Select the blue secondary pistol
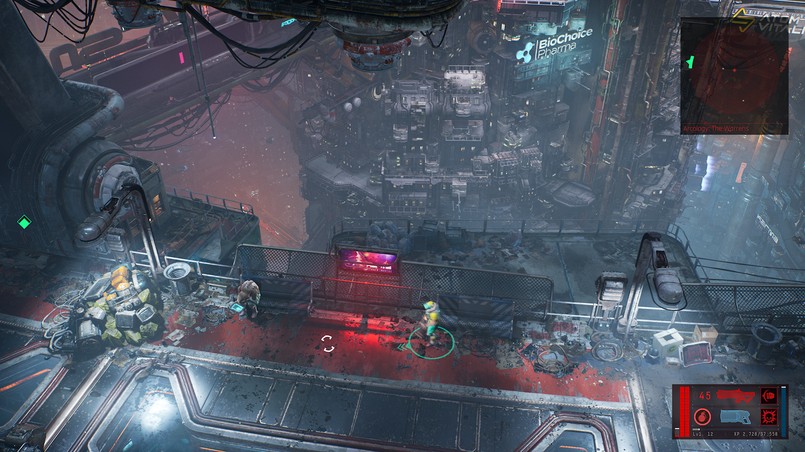This screenshot has width=805, height=452. [x=736, y=416]
